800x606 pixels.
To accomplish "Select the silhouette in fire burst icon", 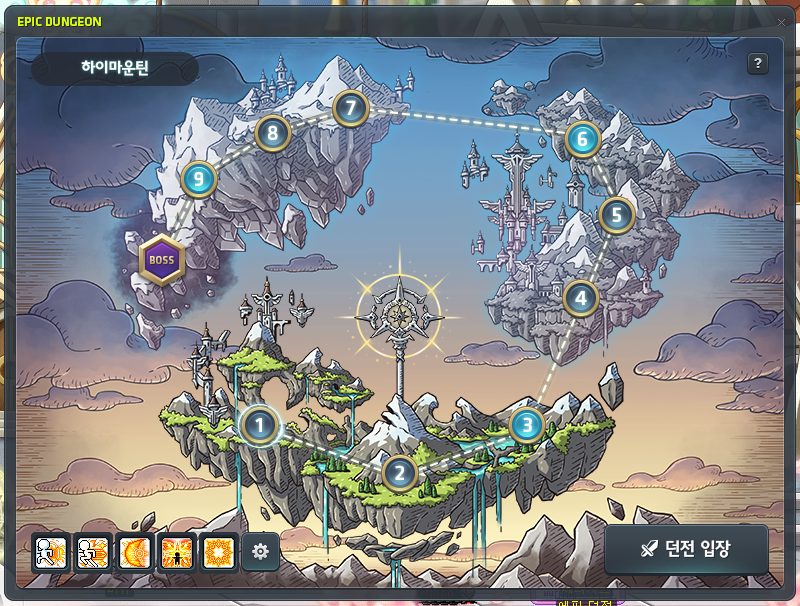I will [x=176, y=551].
